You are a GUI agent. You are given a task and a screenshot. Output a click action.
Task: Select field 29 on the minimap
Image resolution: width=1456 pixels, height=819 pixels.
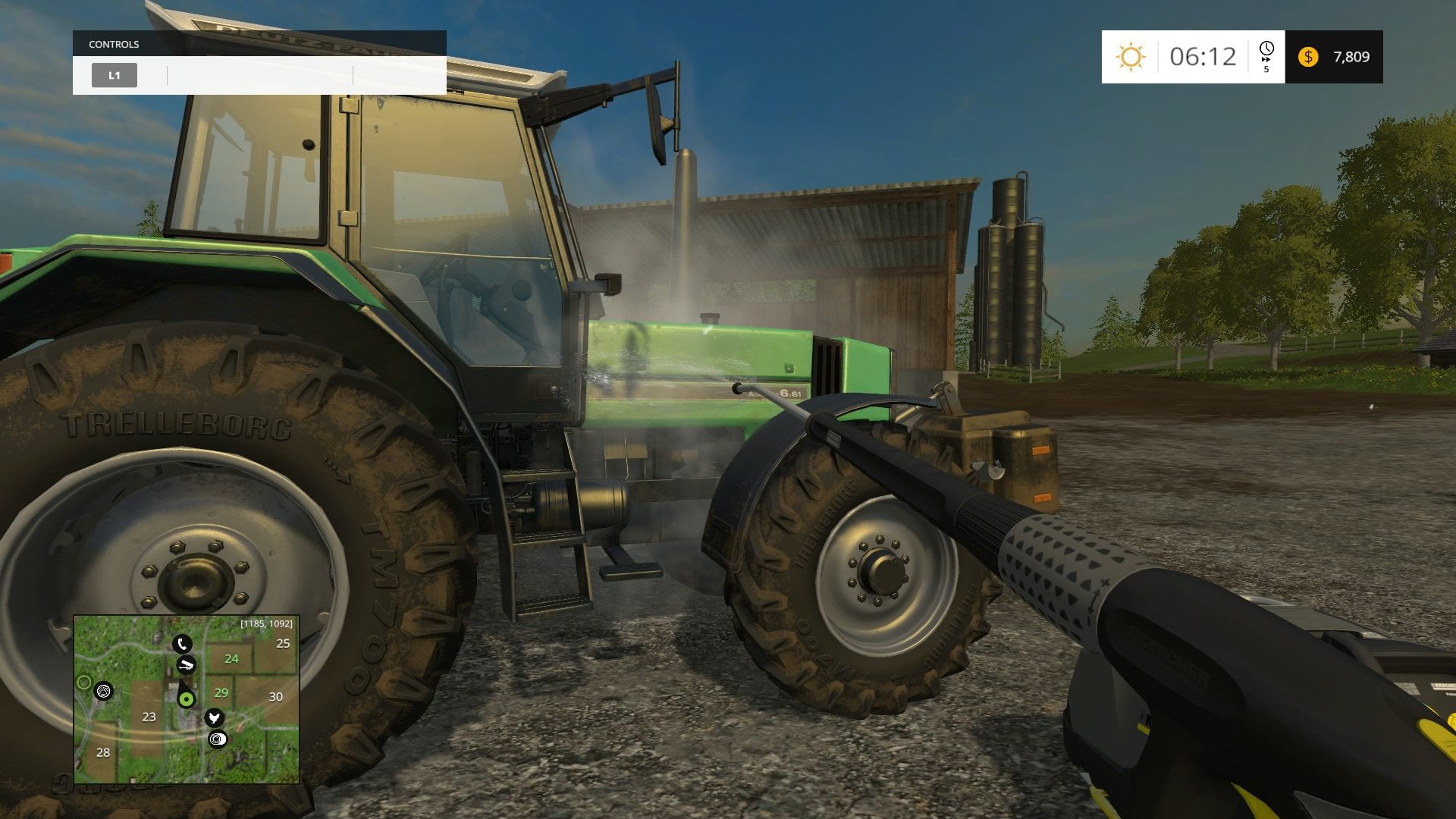click(x=221, y=692)
